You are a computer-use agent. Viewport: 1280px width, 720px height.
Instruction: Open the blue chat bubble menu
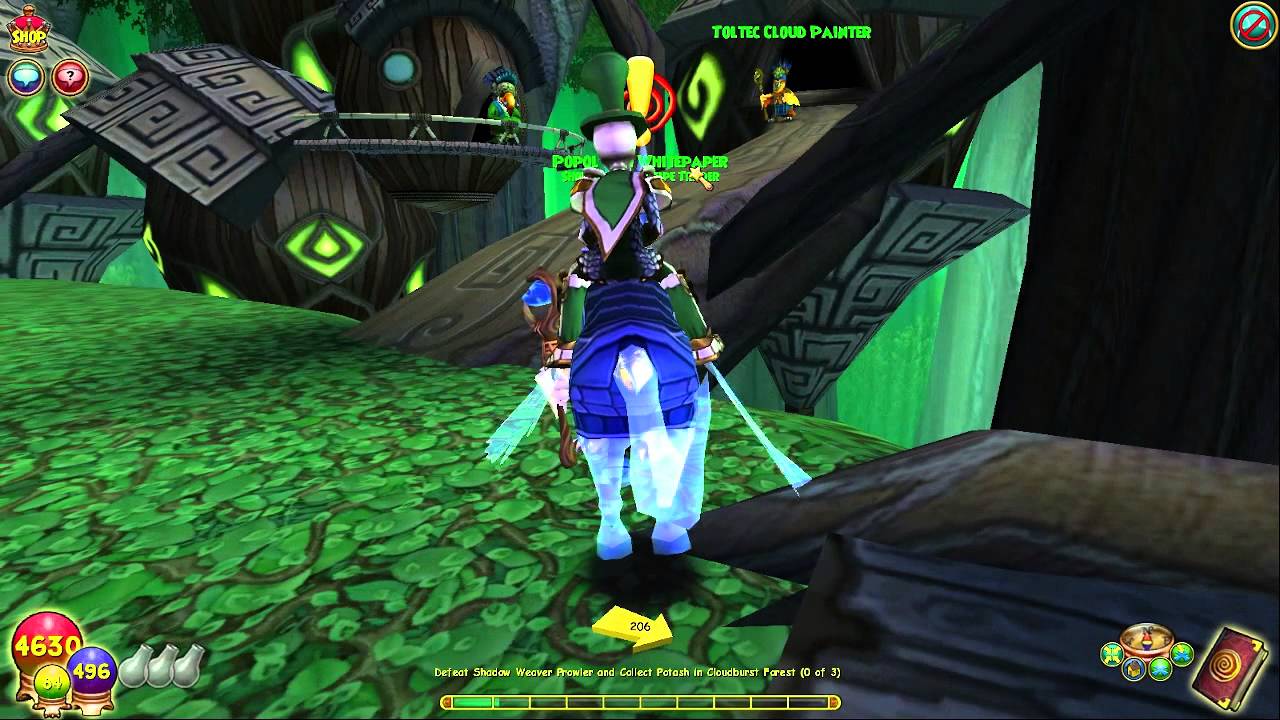26,77
